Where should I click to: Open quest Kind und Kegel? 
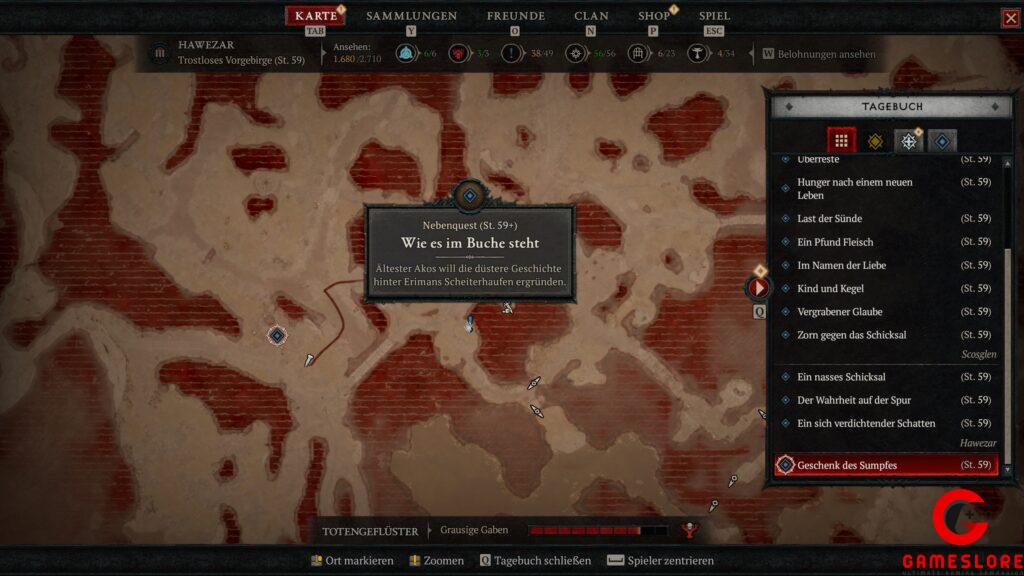tap(830, 288)
